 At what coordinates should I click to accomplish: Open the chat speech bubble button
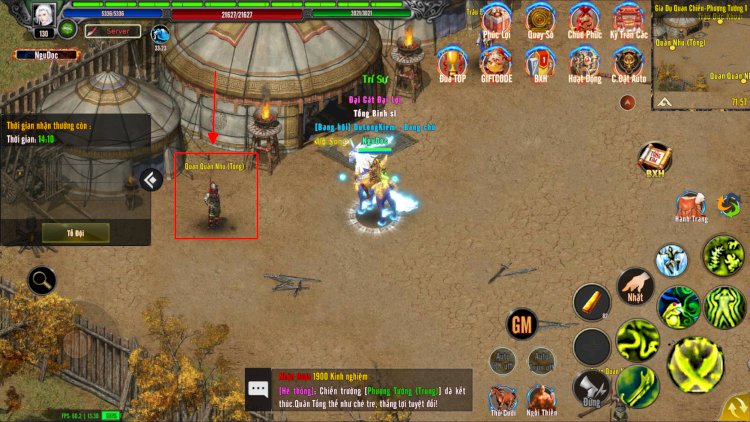pyautogui.click(x=258, y=389)
